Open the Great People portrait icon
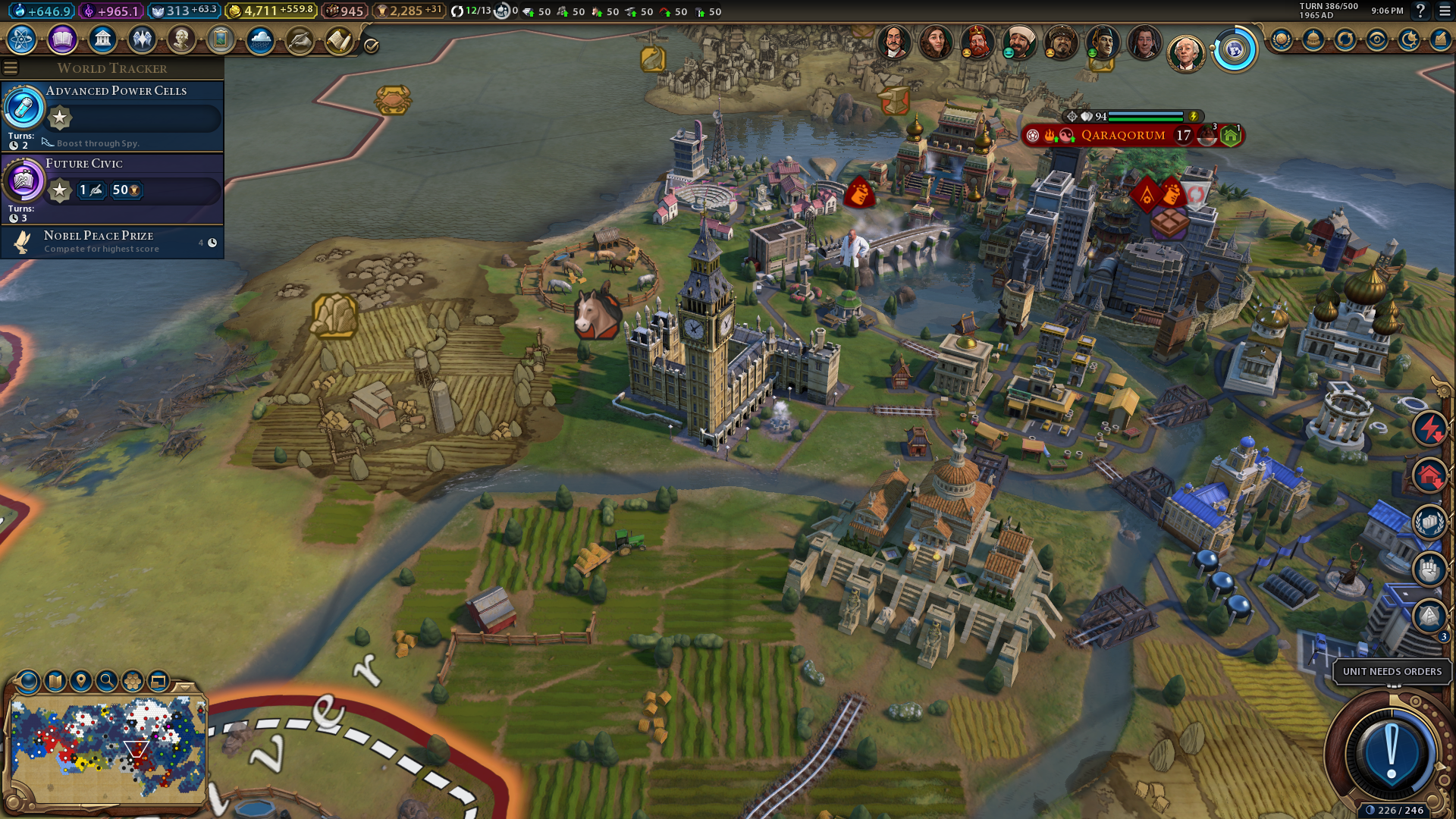1456x819 pixels. pyautogui.click(x=181, y=39)
